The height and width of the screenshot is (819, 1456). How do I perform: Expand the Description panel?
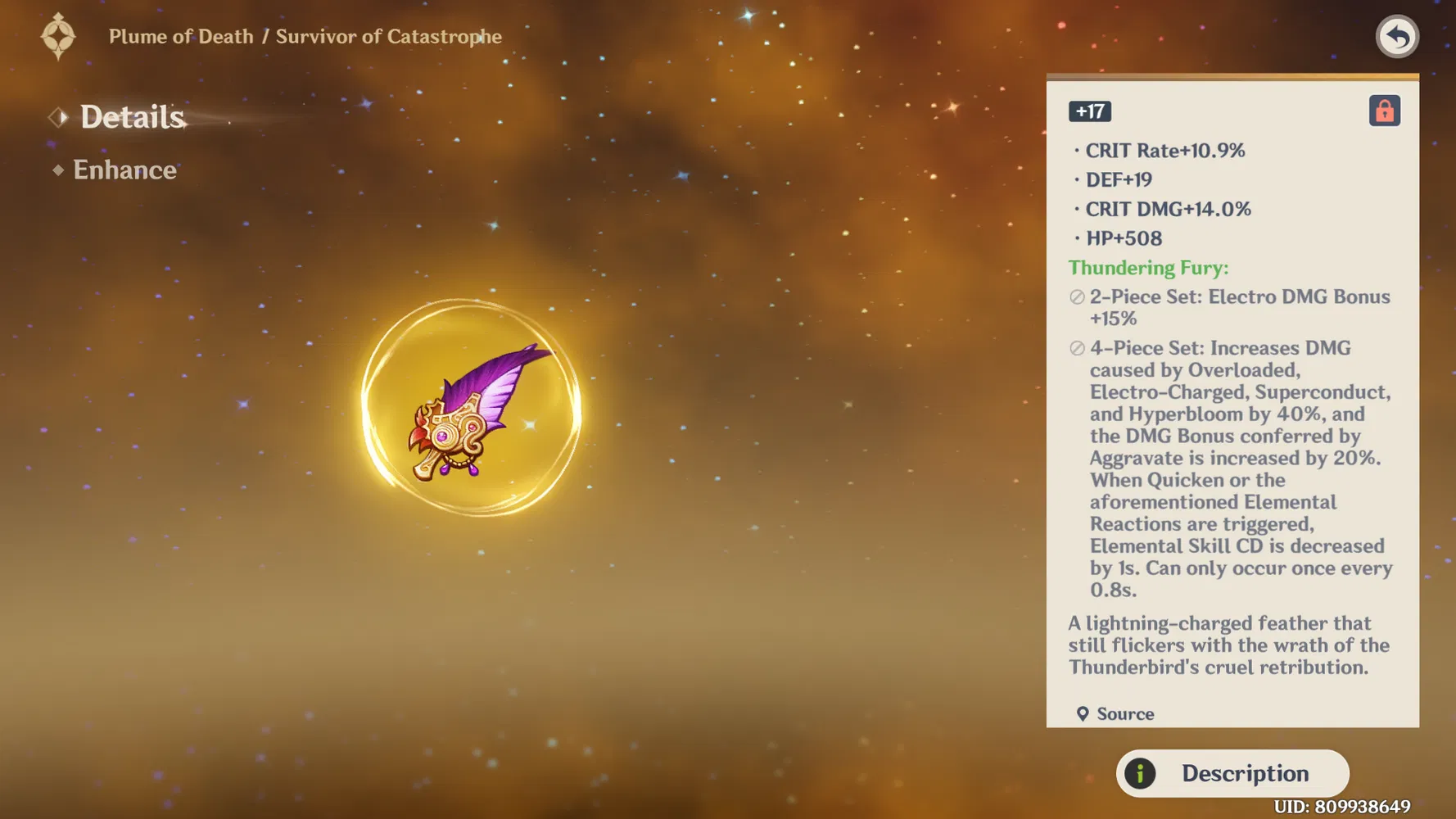[1232, 772]
